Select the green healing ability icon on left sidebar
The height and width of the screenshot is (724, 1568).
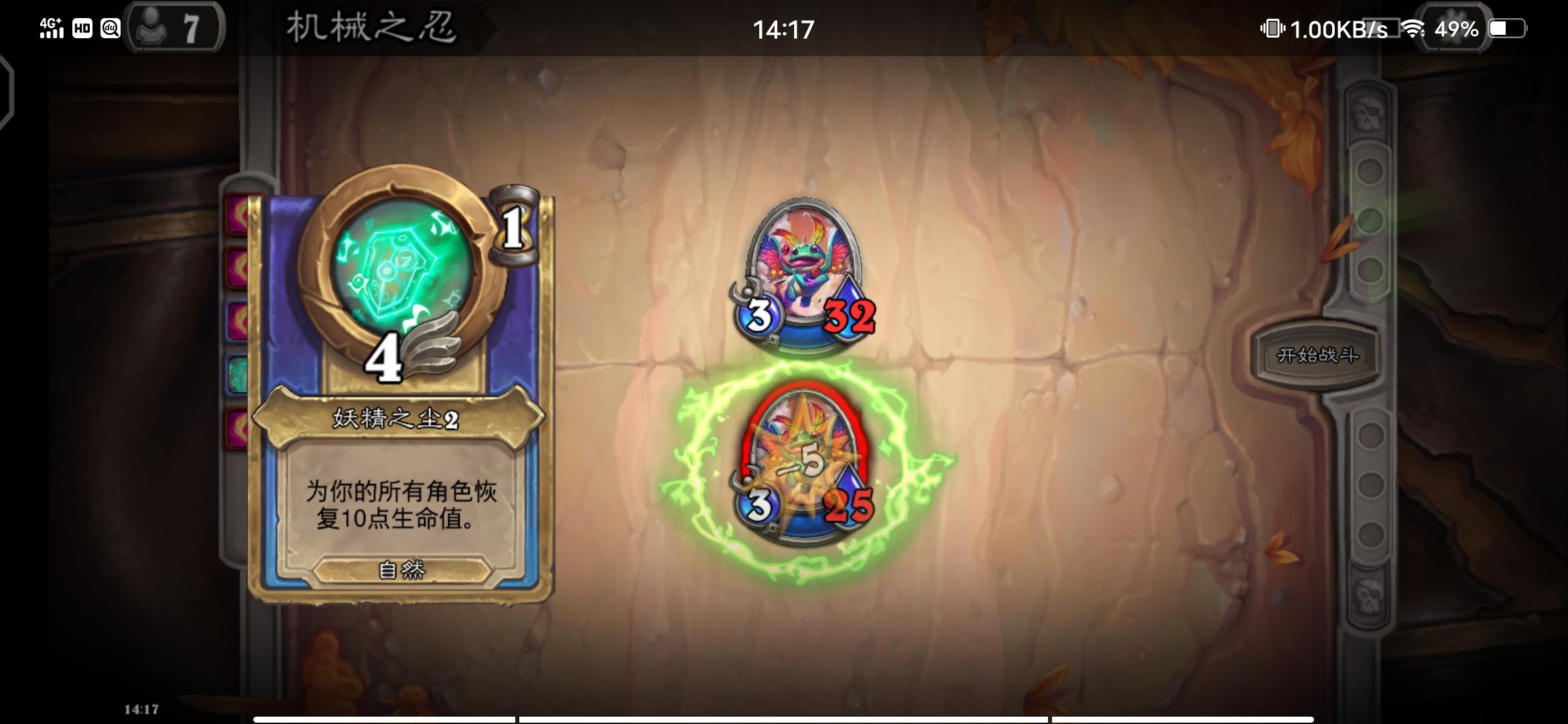[237, 371]
